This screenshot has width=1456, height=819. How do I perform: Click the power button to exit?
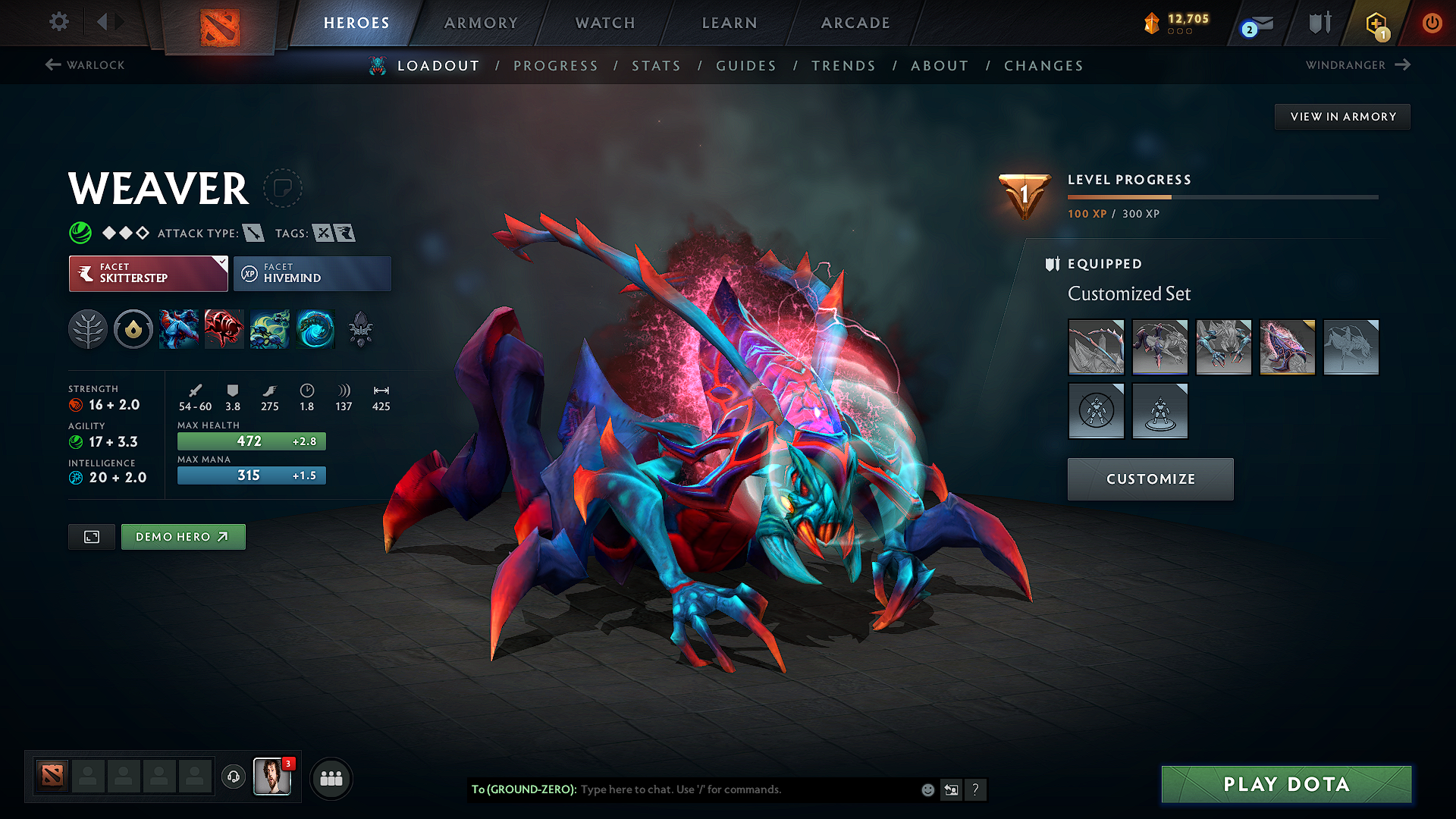[x=1432, y=23]
